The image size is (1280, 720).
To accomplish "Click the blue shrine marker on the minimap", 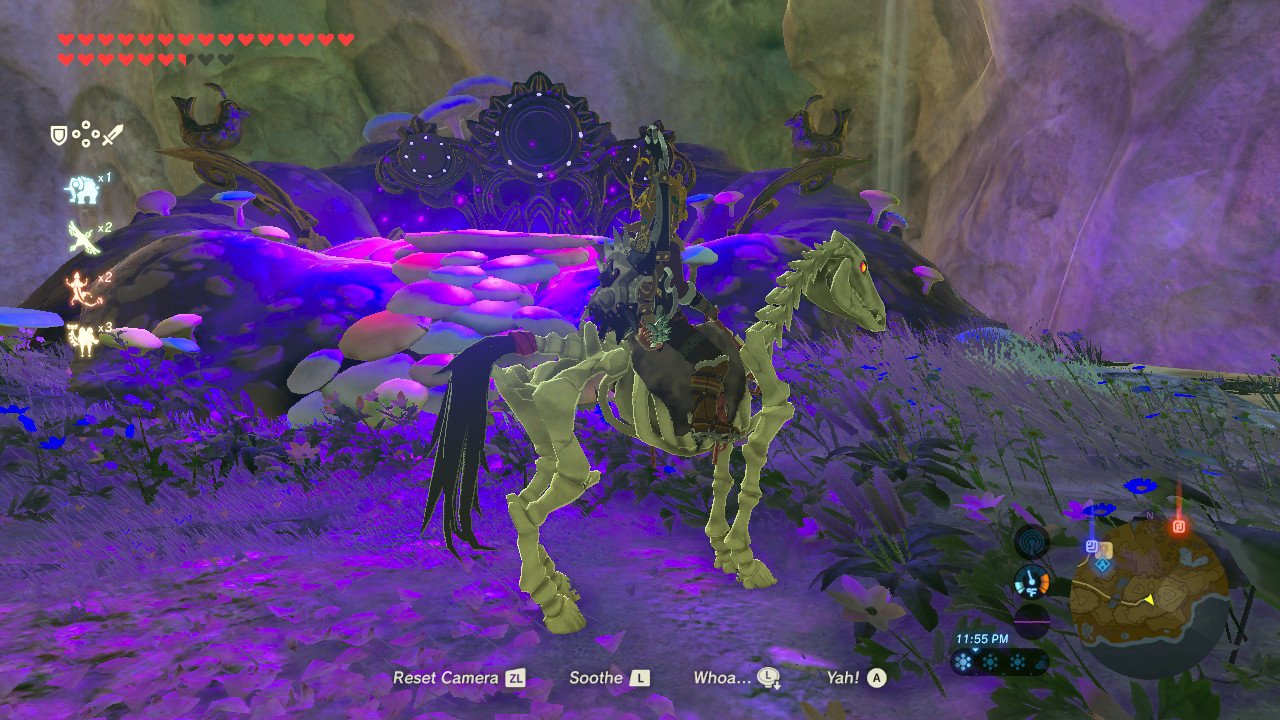I will (1102, 565).
